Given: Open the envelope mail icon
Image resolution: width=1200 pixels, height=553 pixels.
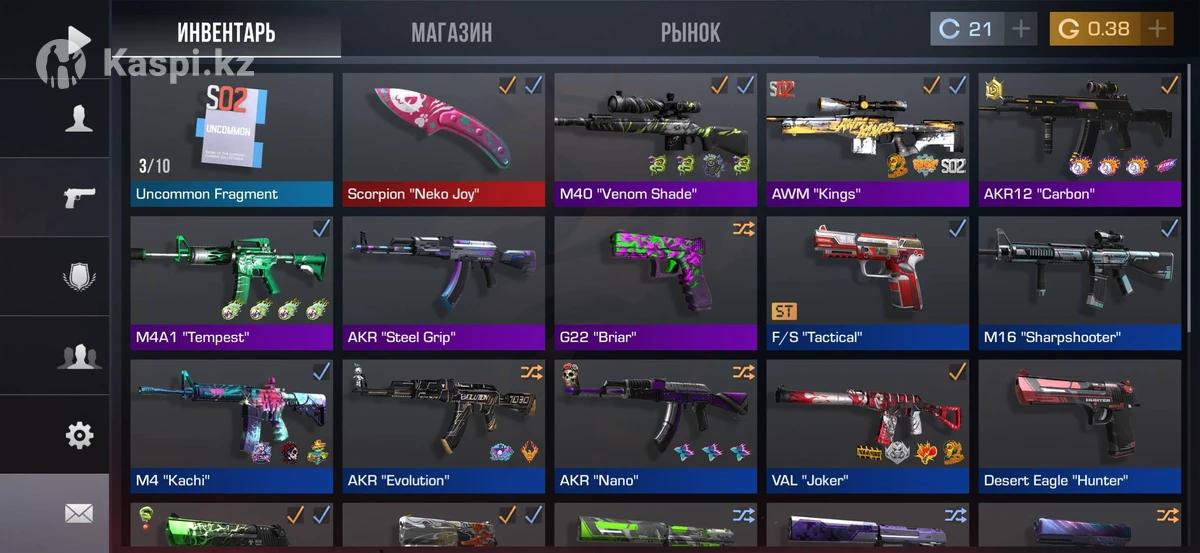Looking at the screenshot, I should click(x=78, y=513).
